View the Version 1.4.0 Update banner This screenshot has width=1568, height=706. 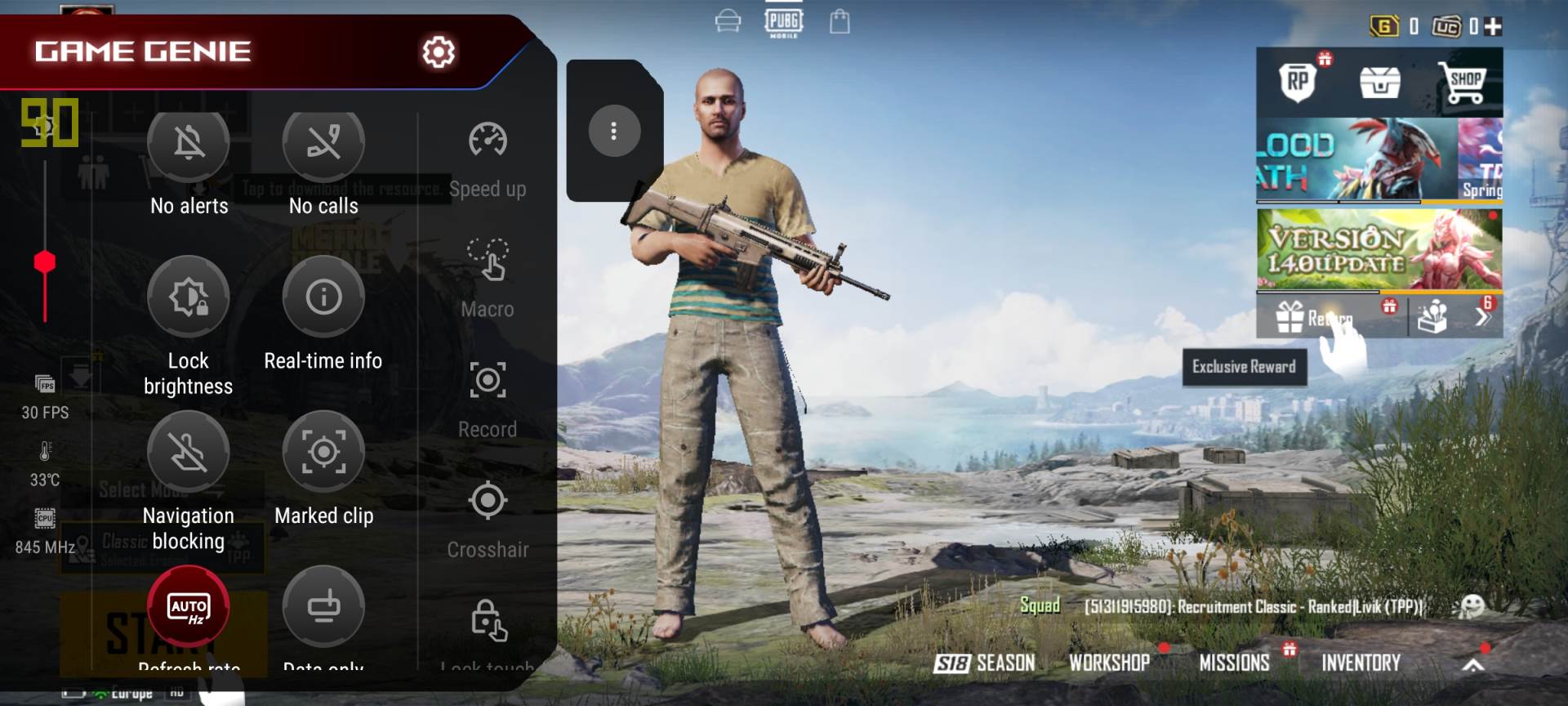tap(1379, 250)
